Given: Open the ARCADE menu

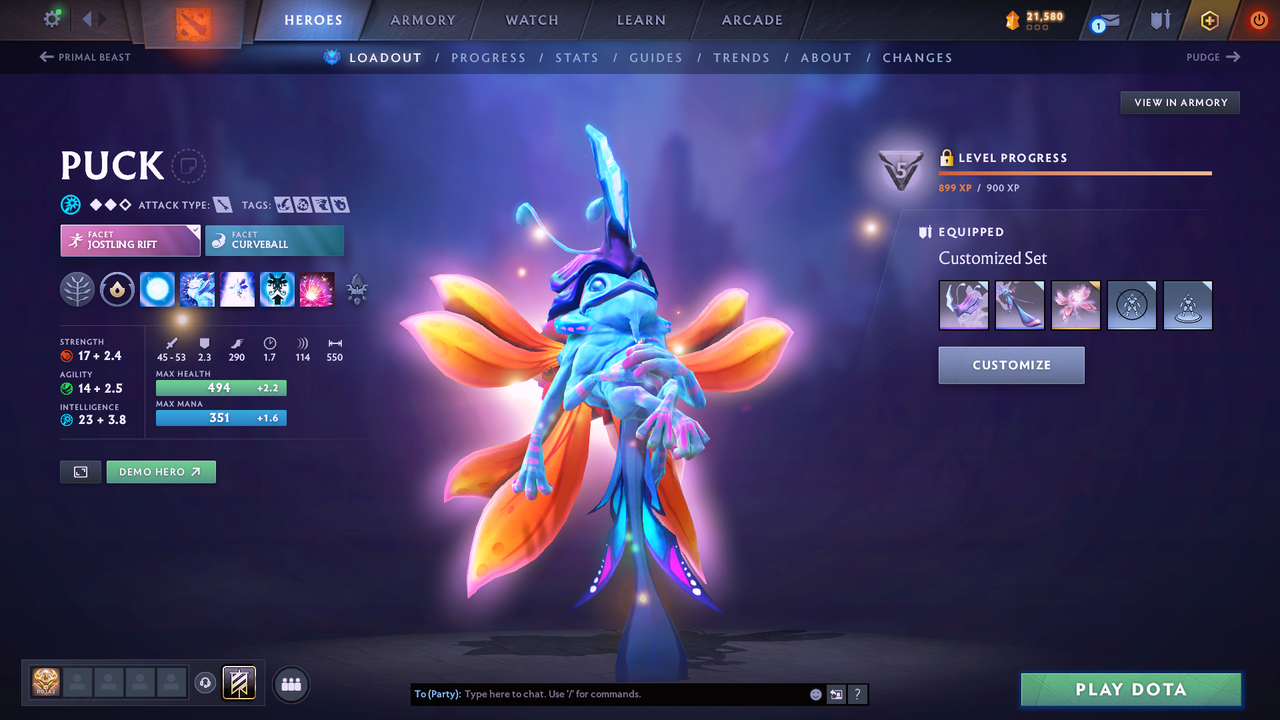Looking at the screenshot, I should coord(751,19).
